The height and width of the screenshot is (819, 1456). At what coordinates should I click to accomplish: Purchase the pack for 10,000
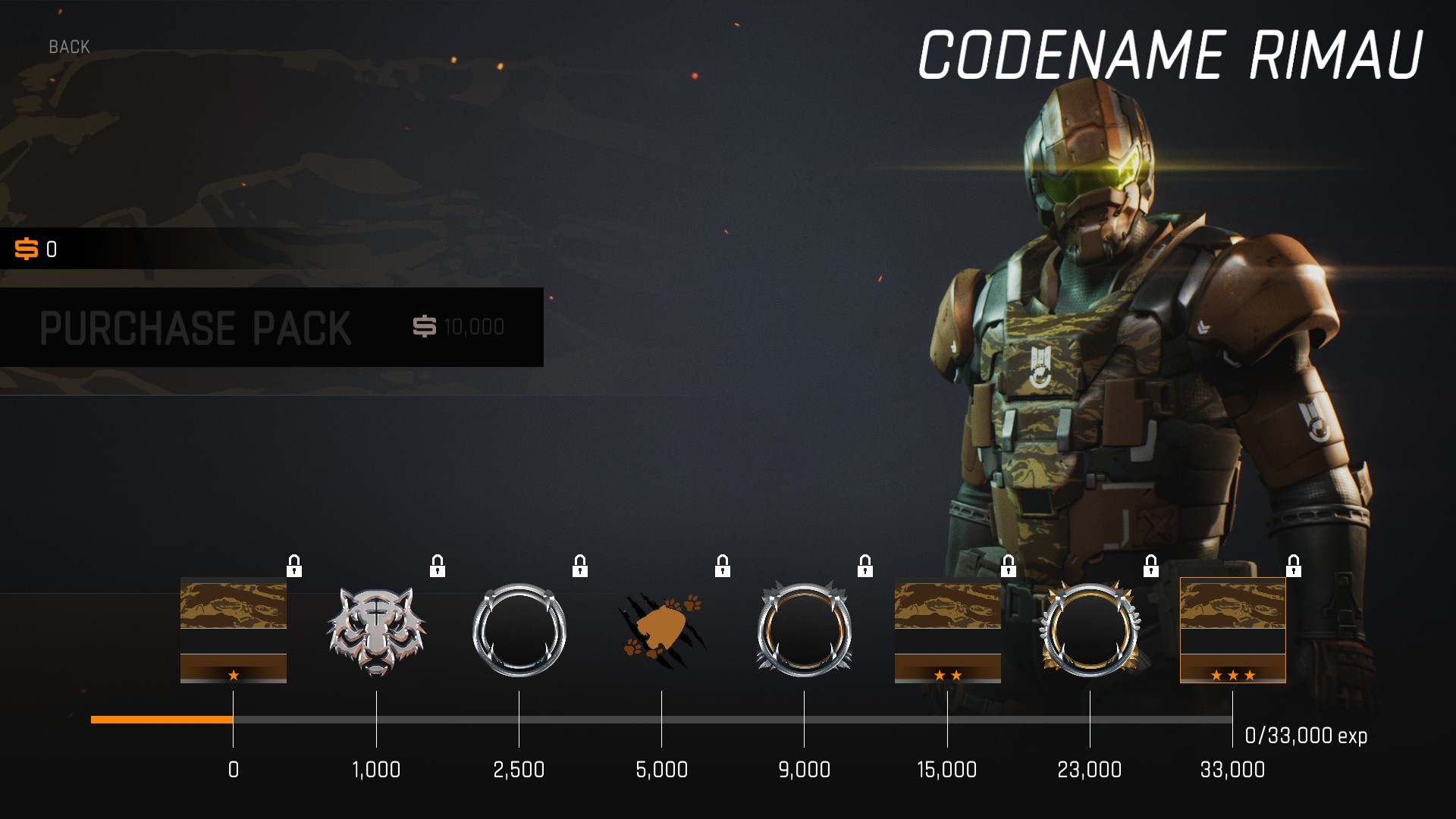tap(271, 327)
